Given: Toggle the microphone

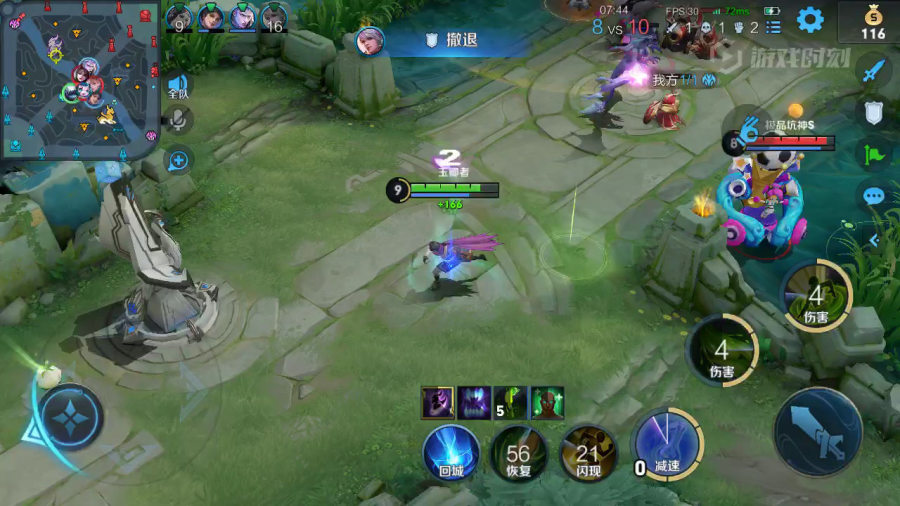Looking at the screenshot, I should 179,120.
